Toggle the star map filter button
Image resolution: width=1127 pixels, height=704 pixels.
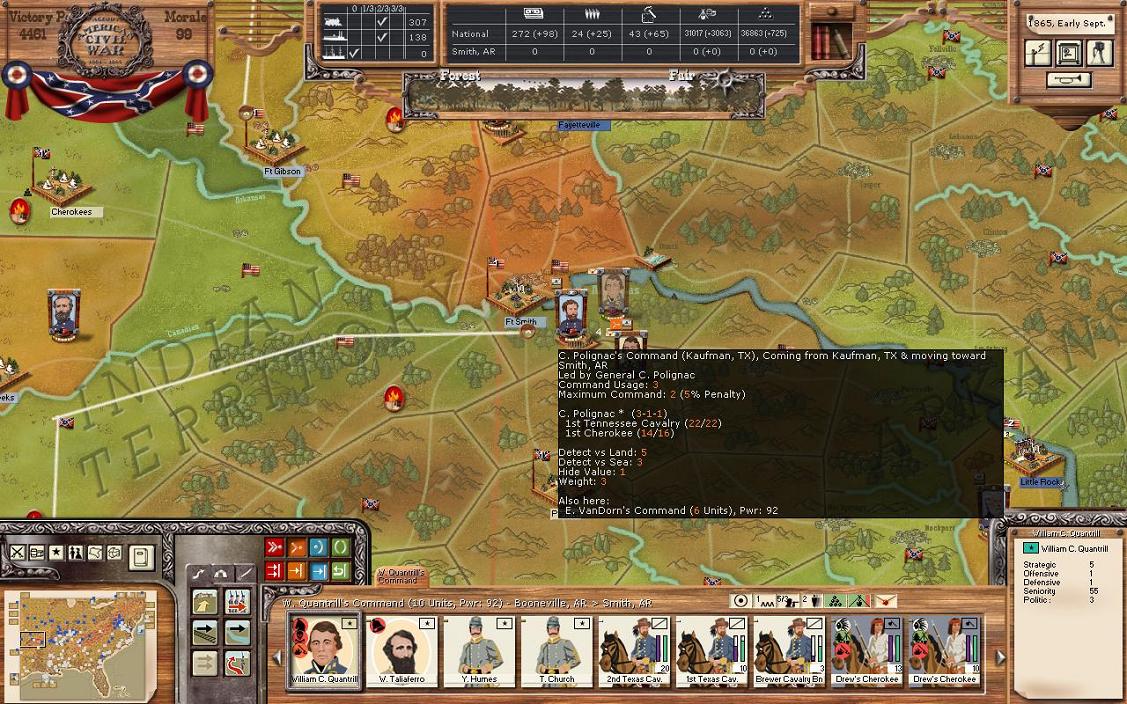[x=56, y=553]
